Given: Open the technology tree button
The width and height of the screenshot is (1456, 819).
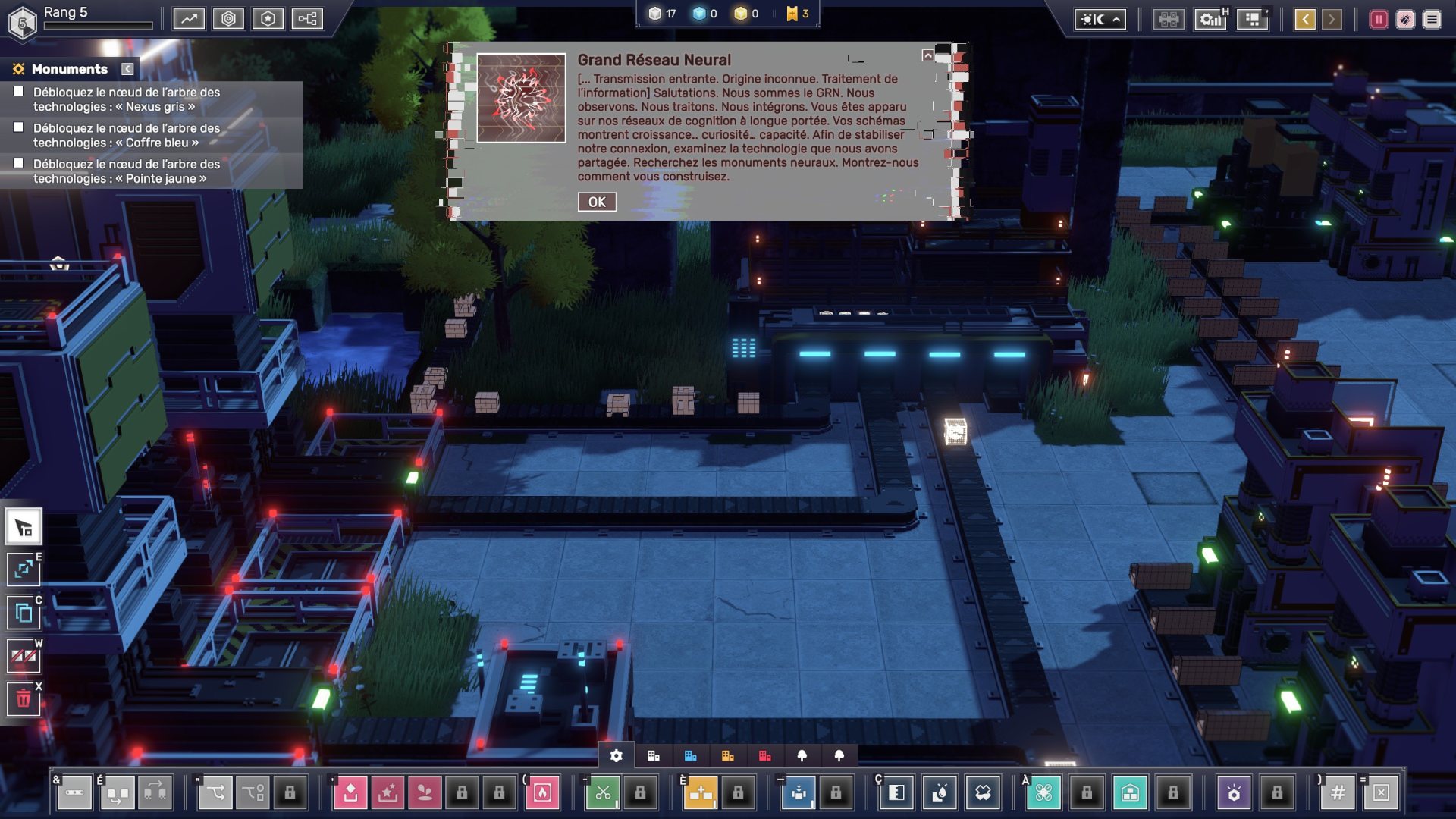Looking at the screenshot, I should tap(307, 19).
